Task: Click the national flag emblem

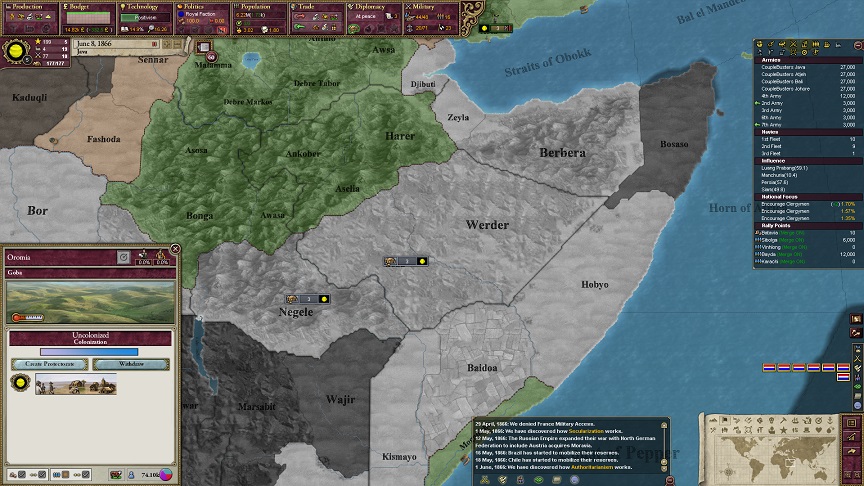Action: coord(19,48)
